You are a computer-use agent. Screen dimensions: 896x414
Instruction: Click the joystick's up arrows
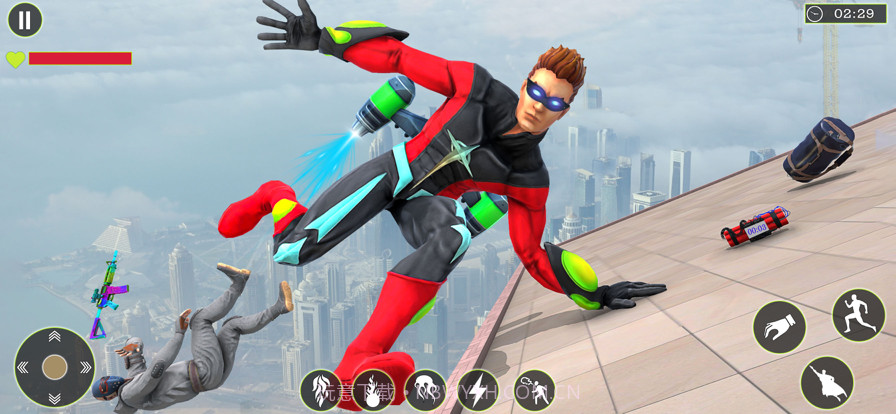[x=54, y=336]
